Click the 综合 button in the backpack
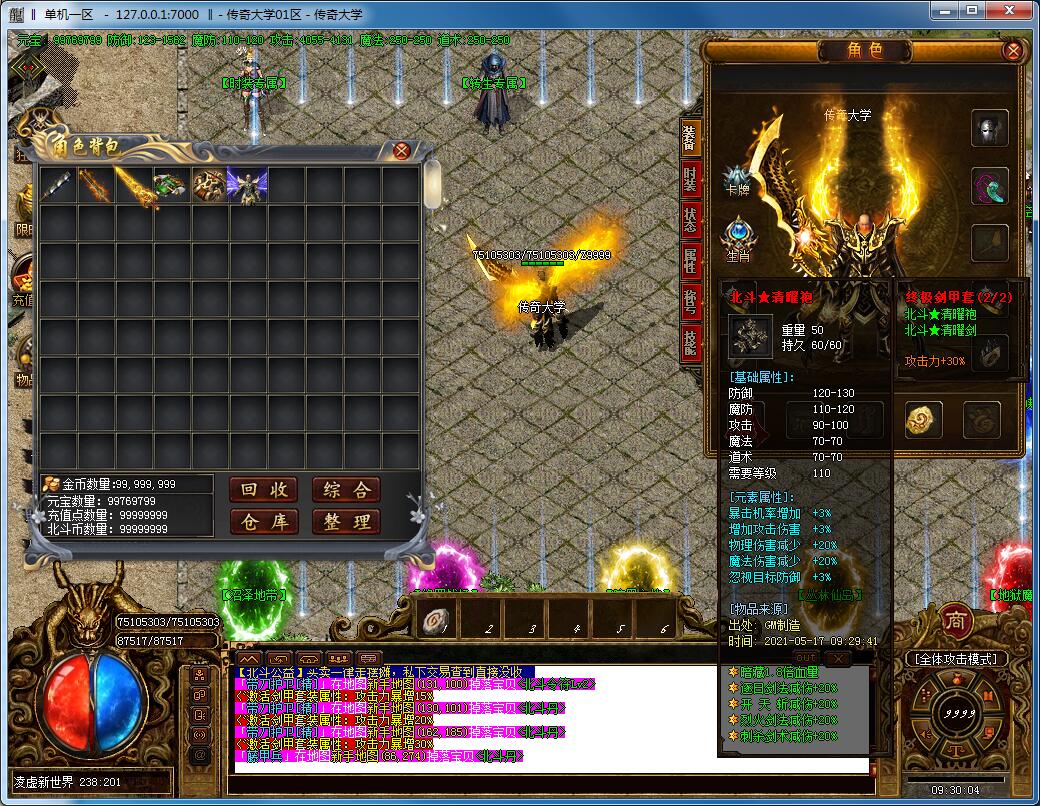 (346, 489)
